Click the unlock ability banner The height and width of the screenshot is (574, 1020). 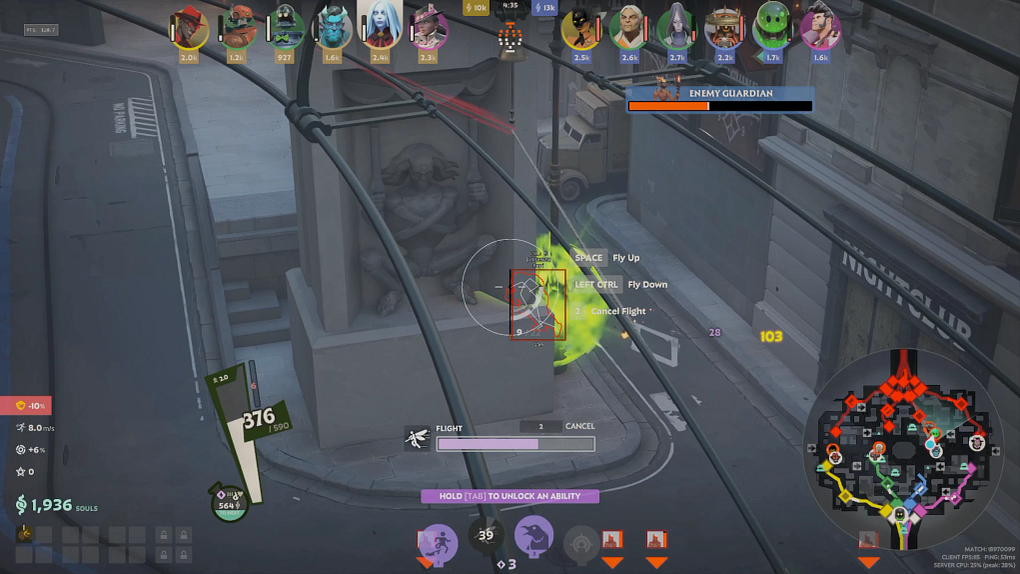click(x=509, y=496)
